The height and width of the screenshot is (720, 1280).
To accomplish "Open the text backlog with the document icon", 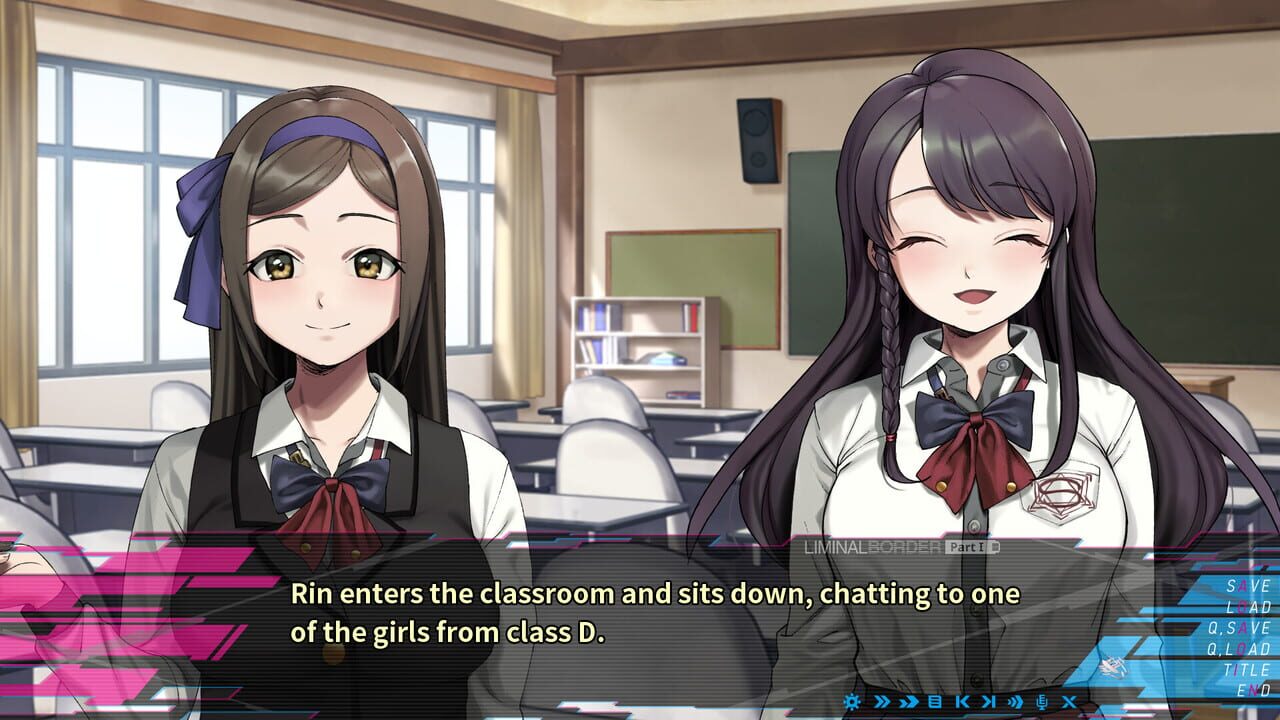I will tap(935, 701).
